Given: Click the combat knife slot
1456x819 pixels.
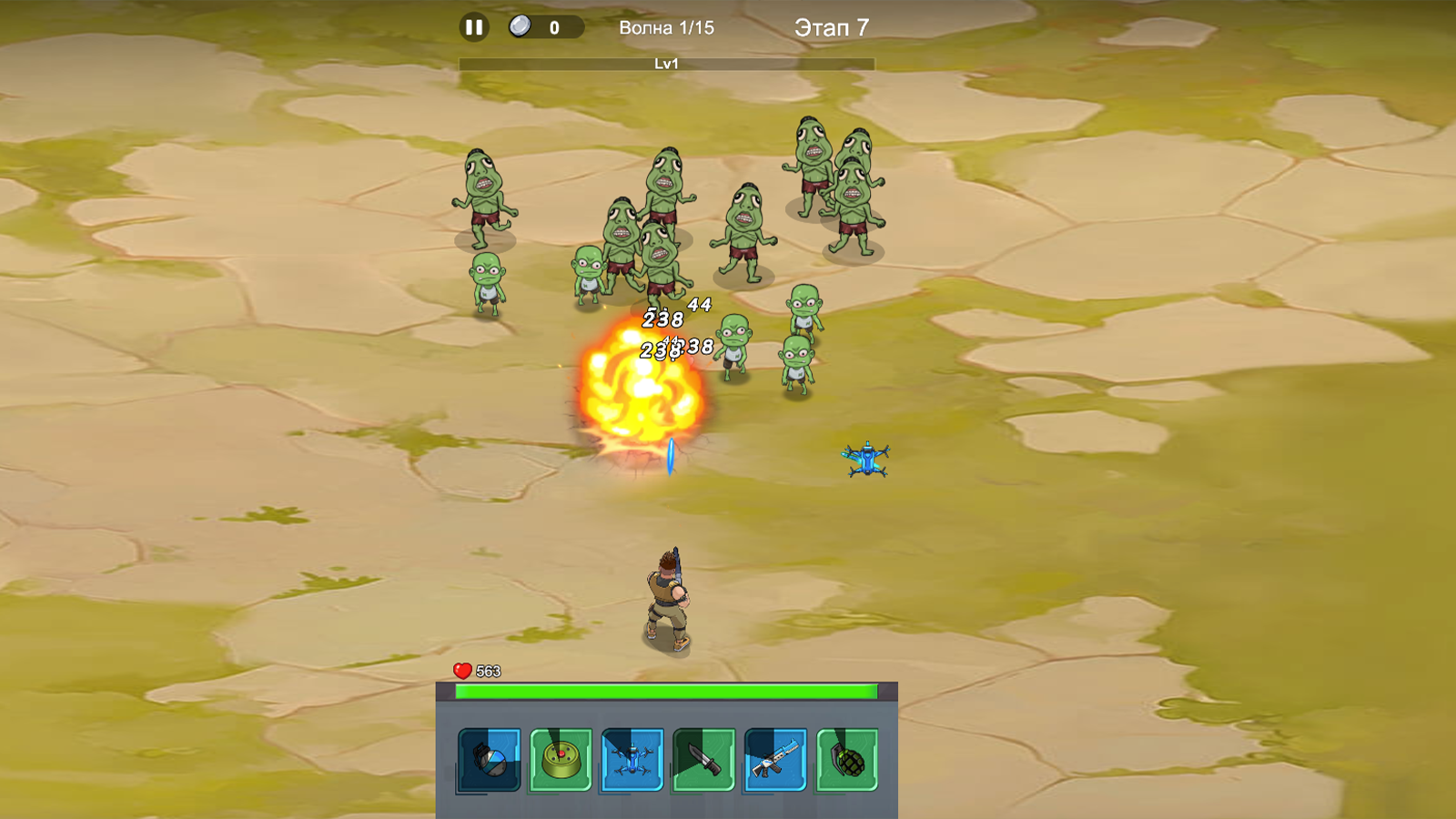Looking at the screenshot, I should [x=703, y=760].
